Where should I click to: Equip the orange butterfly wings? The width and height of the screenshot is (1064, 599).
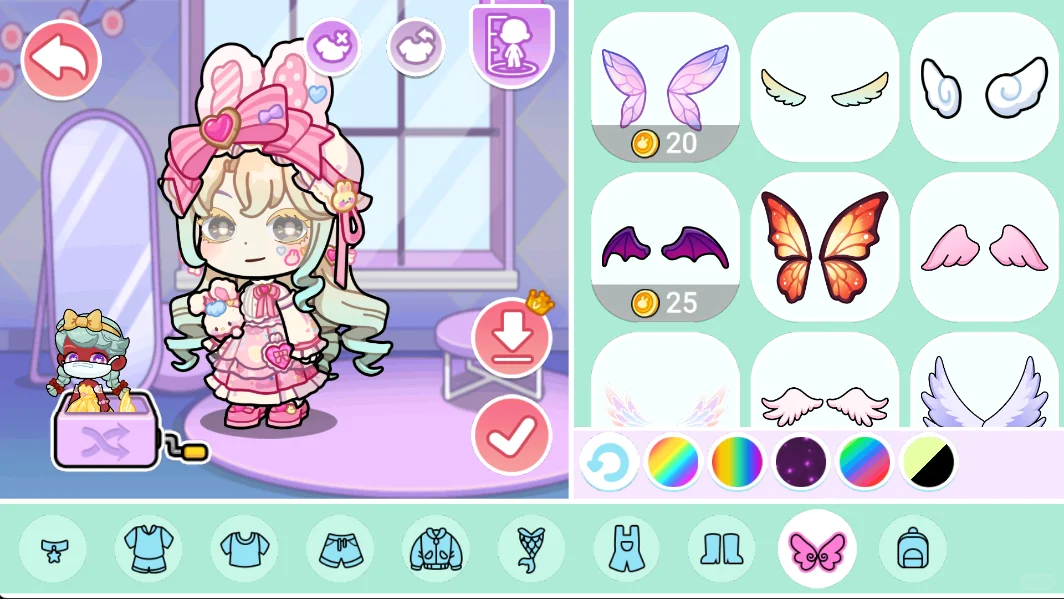(x=825, y=247)
